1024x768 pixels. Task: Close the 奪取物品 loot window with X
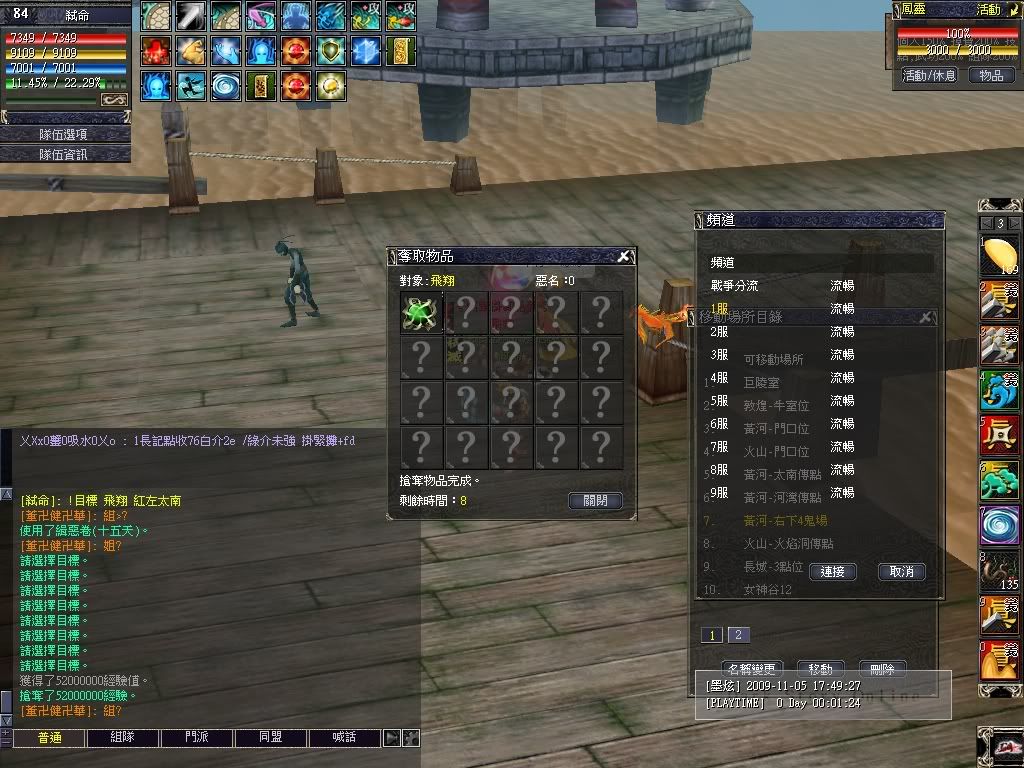pos(623,257)
